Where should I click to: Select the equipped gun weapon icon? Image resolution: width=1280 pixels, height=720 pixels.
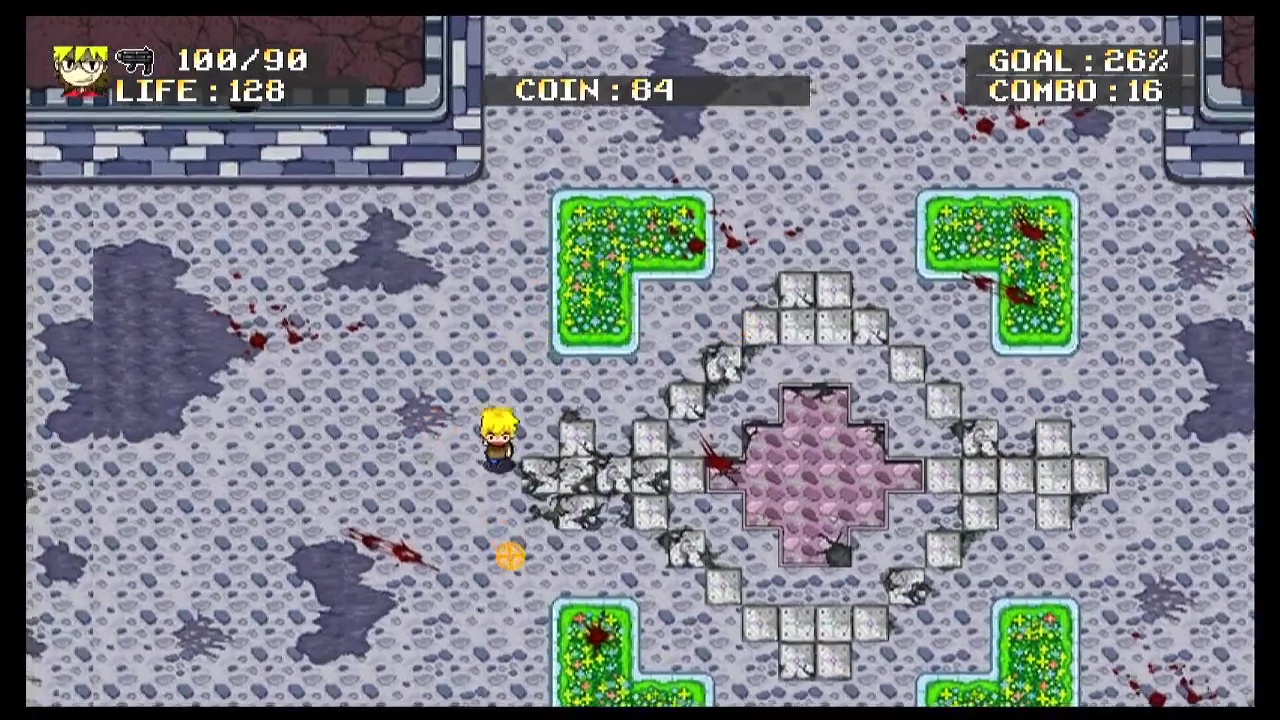click(135, 60)
